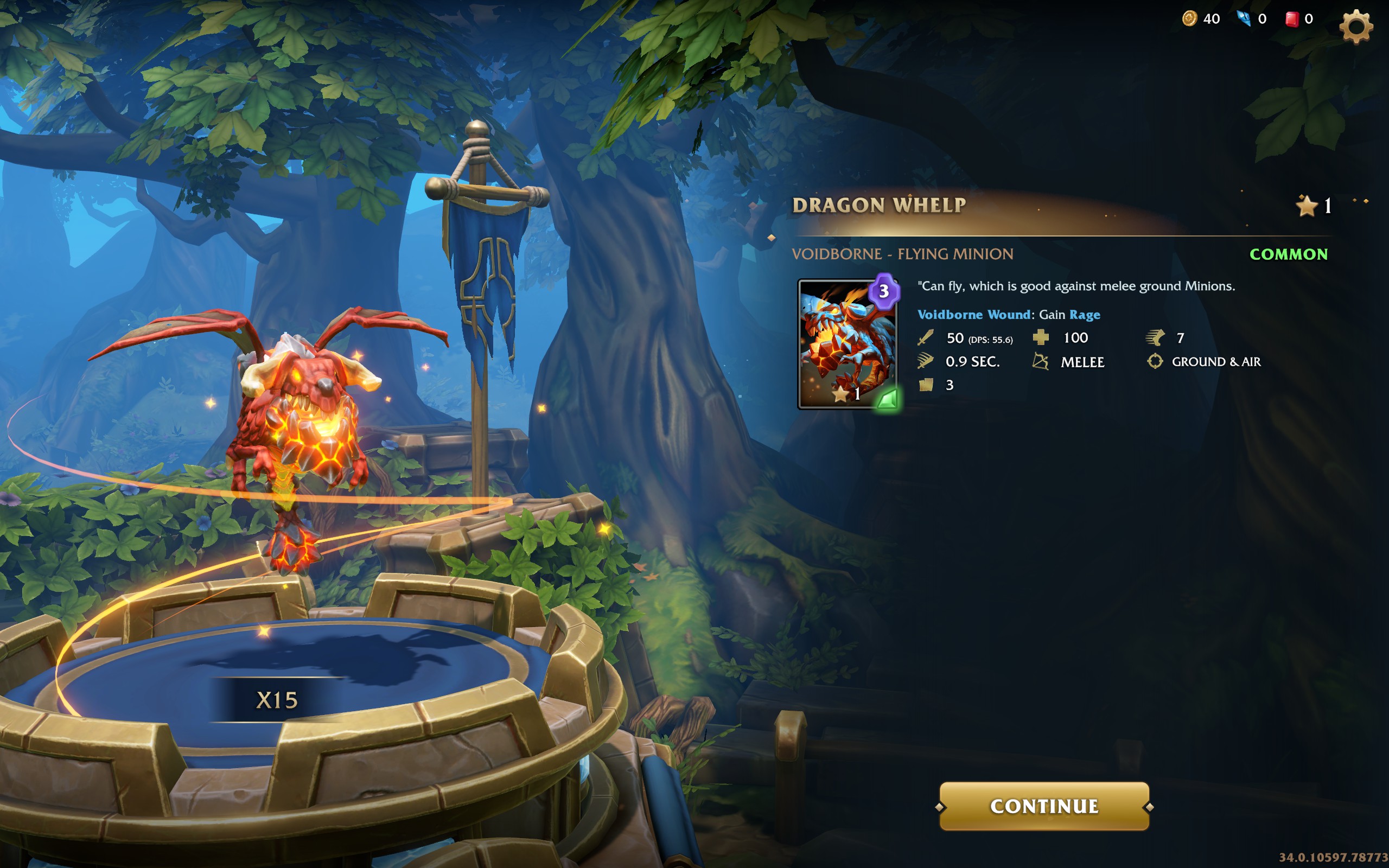Click the Voidborne Wound keyword link
Screen dimensions: 1389x868
[973, 315]
